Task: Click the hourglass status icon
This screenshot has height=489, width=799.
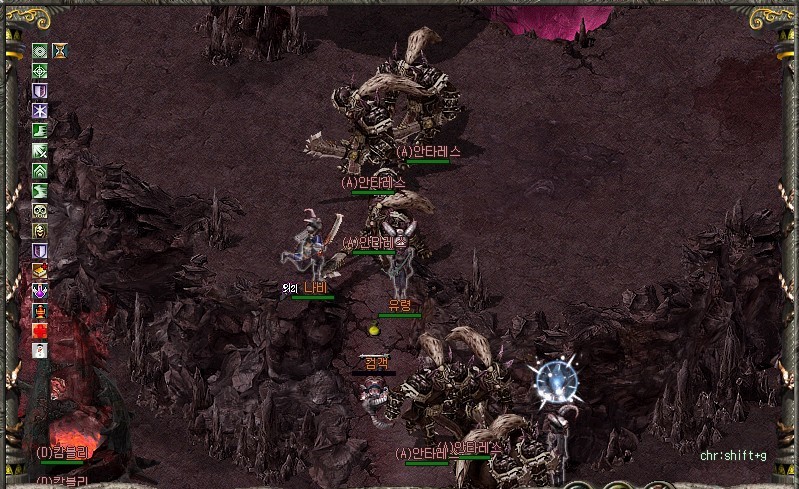Action: pos(60,50)
